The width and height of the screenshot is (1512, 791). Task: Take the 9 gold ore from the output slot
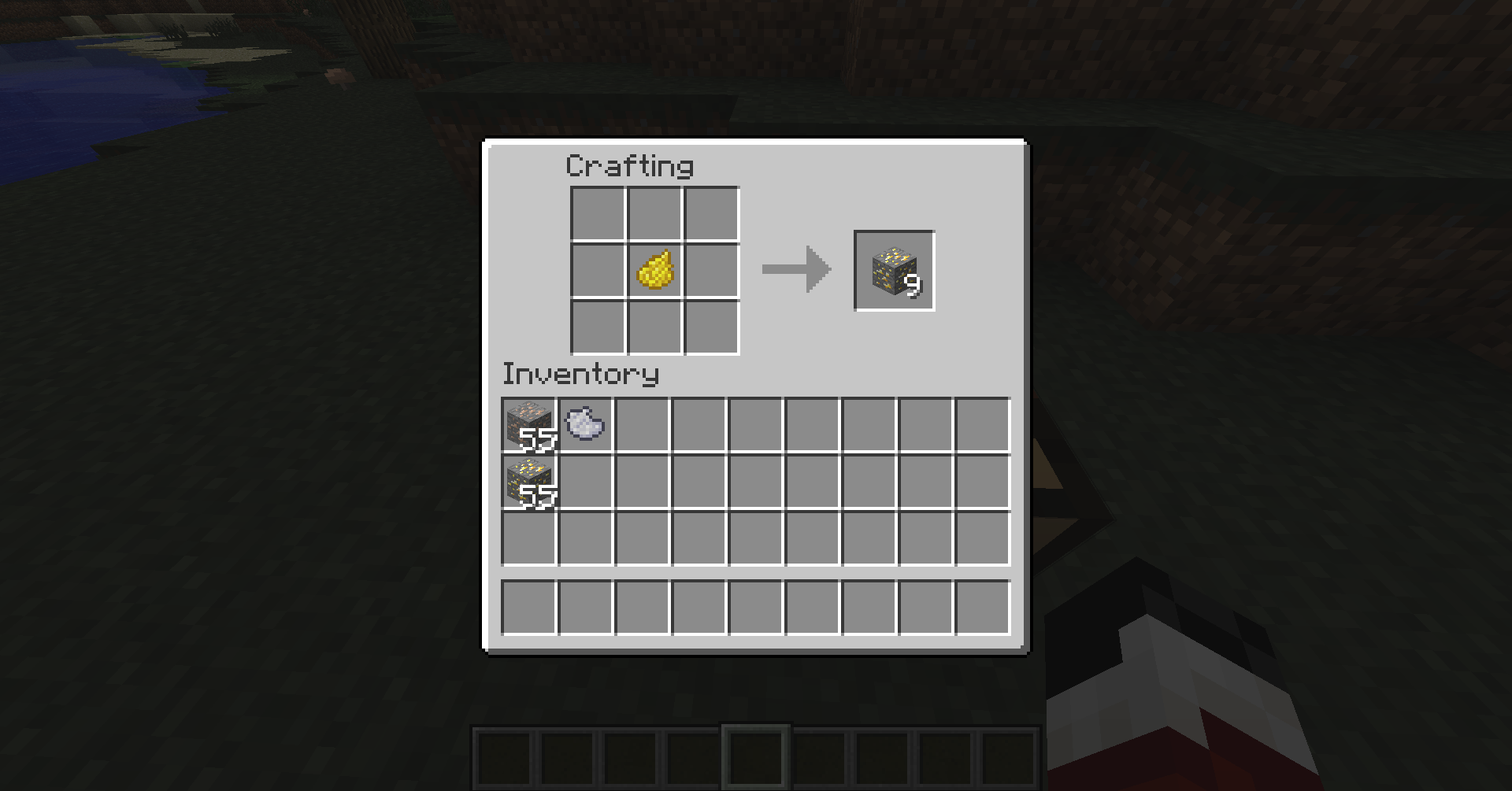coord(895,271)
